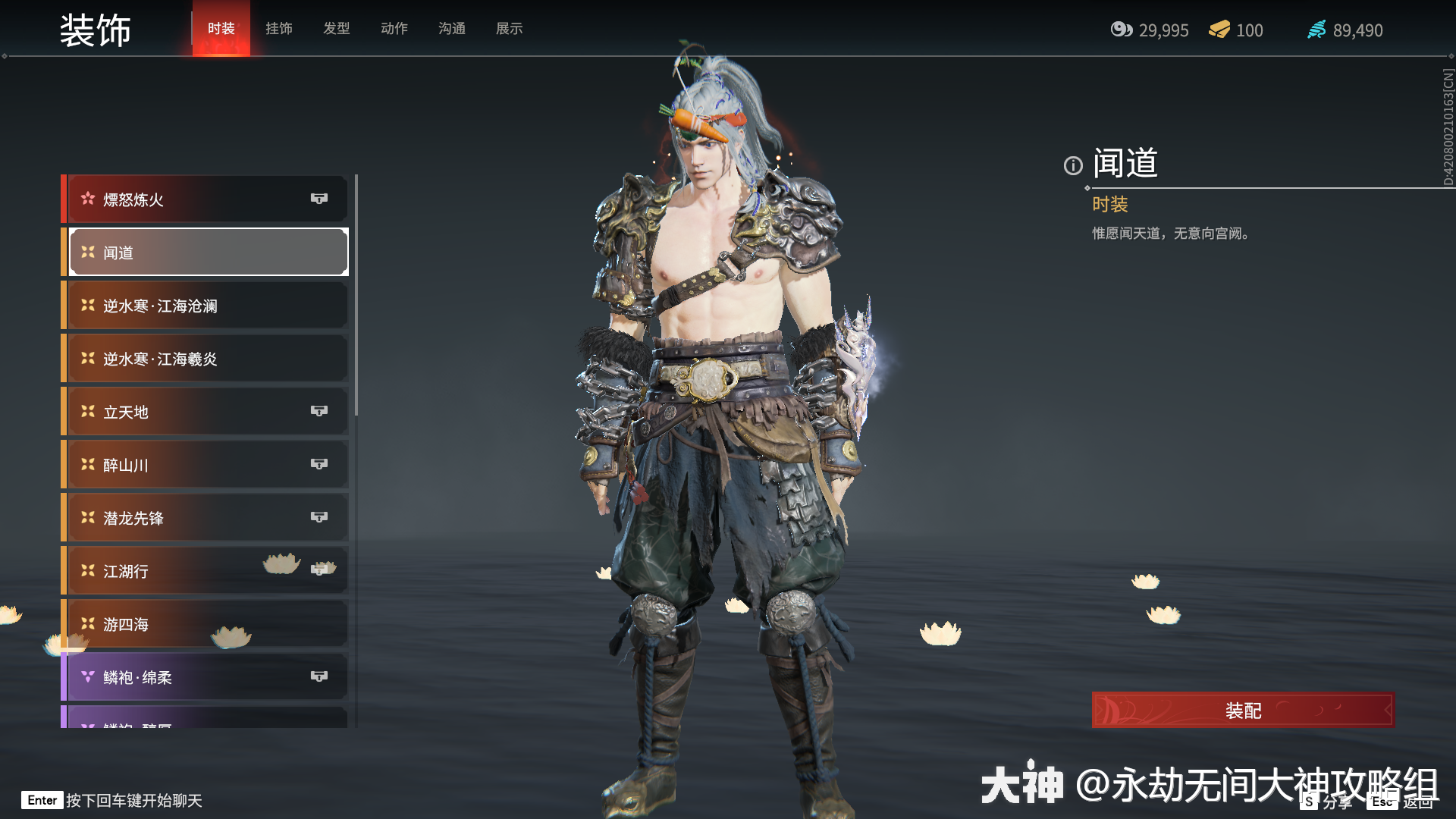Image resolution: width=1456 pixels, height=819 pixels.
Task: Open info icon beside 闻道 title
Action: tap(1072, 165)
